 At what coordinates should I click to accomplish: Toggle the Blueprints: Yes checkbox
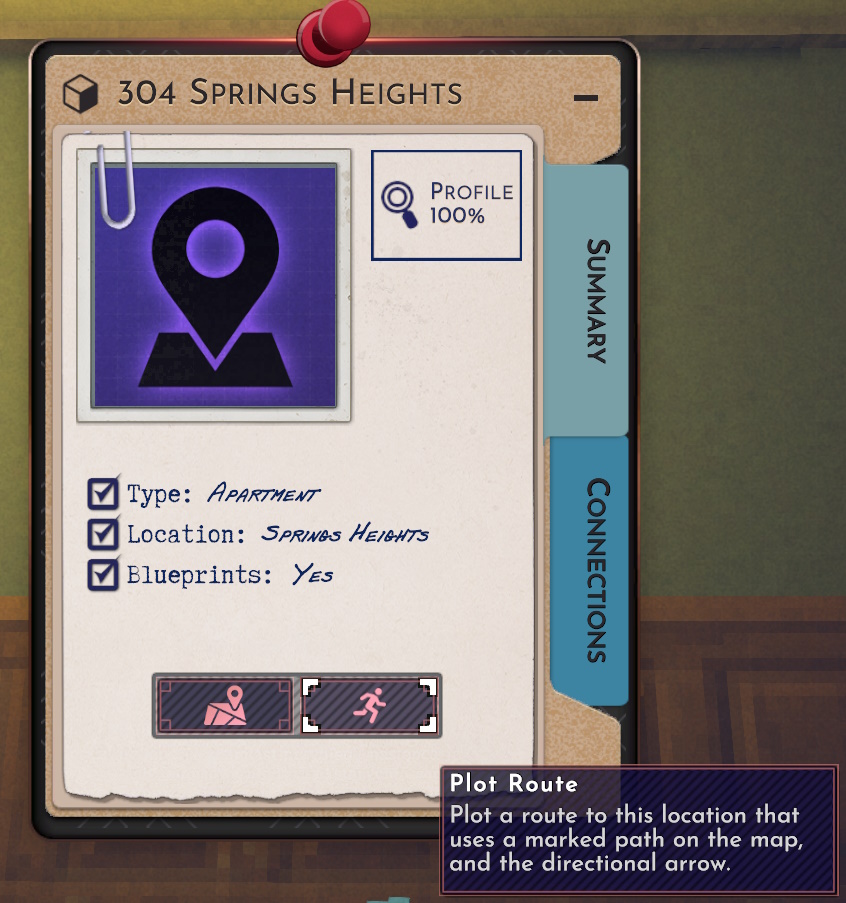[x=103, y=575]
